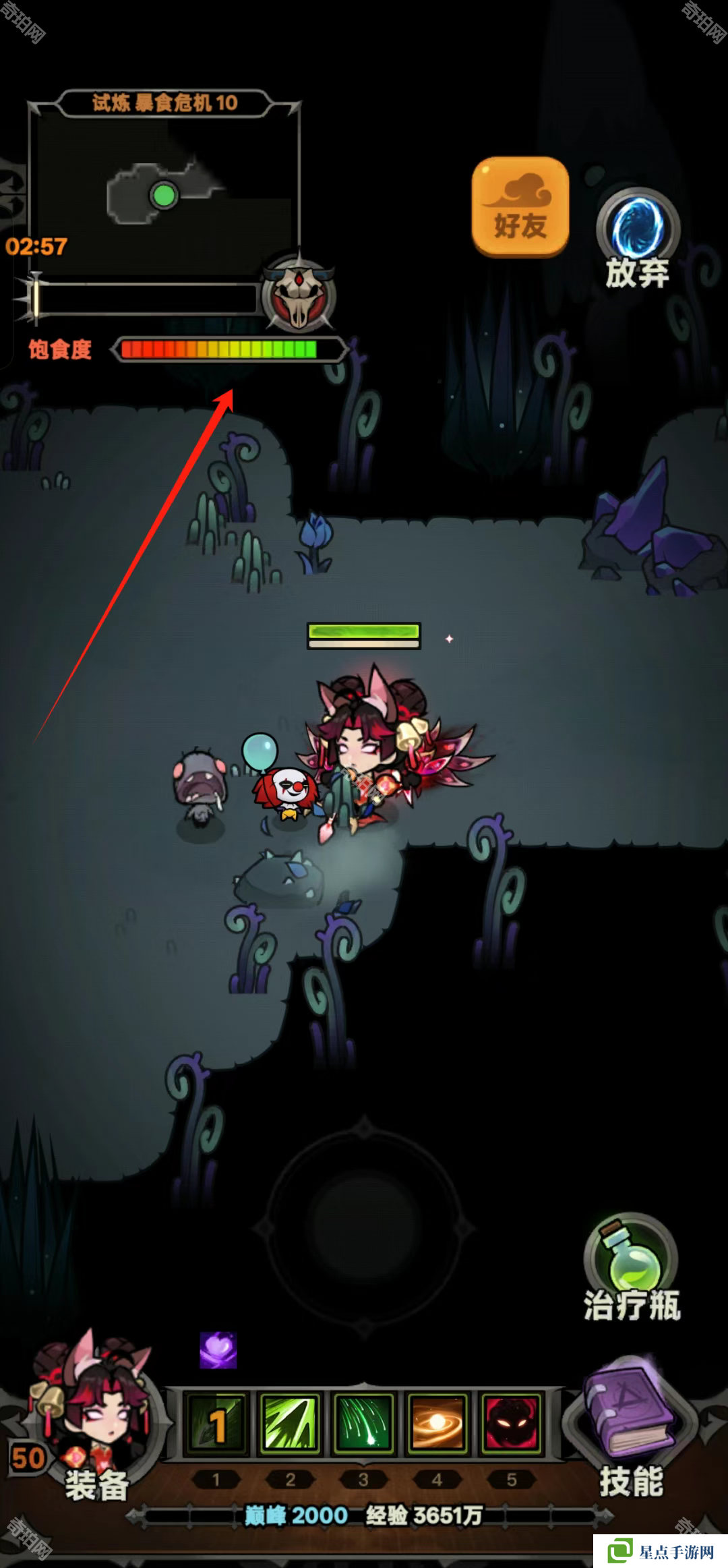Screen dimensions: 728x1568
Task: Open the 好友 friends panel
Action: pos(520,208)
